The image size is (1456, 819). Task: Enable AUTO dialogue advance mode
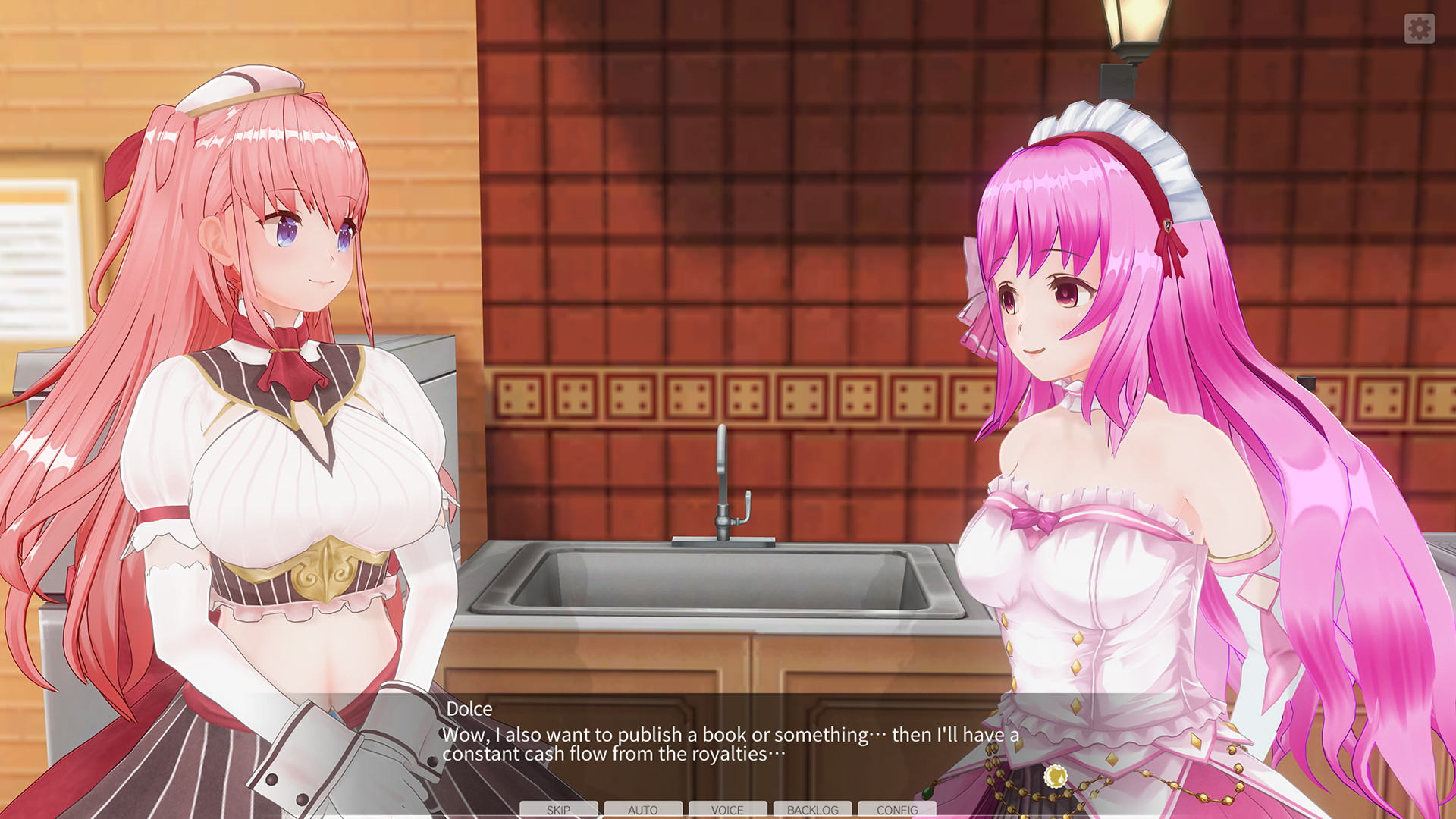coord(642,810)
